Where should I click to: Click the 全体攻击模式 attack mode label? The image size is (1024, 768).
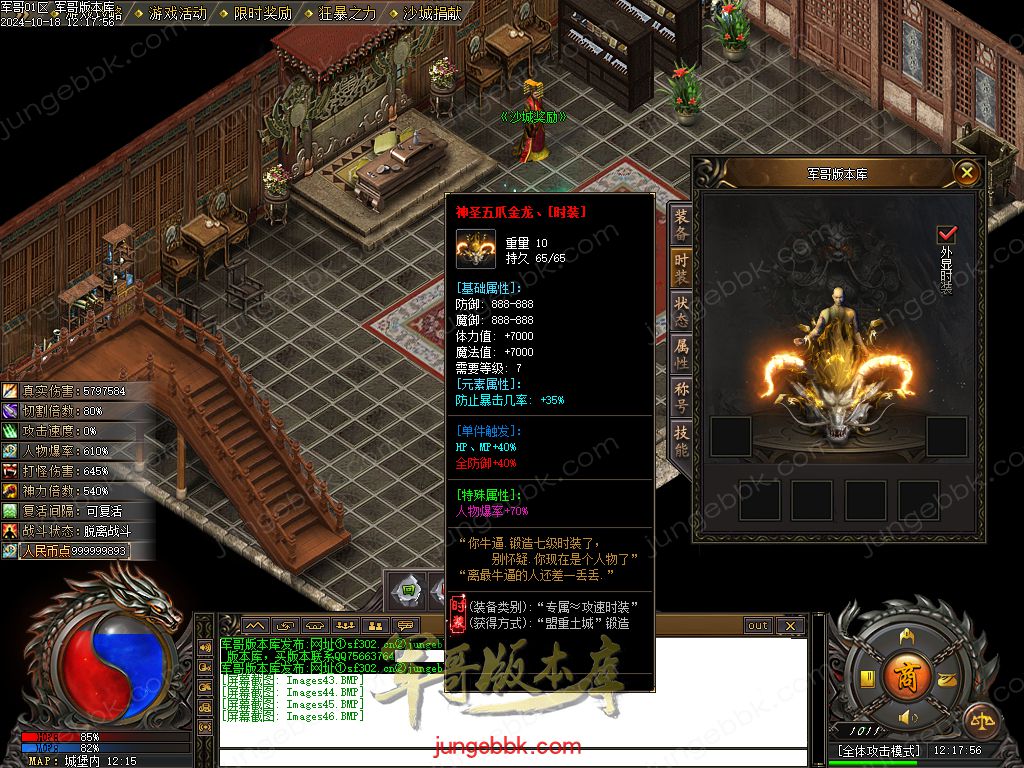click(x=879, y=750)
